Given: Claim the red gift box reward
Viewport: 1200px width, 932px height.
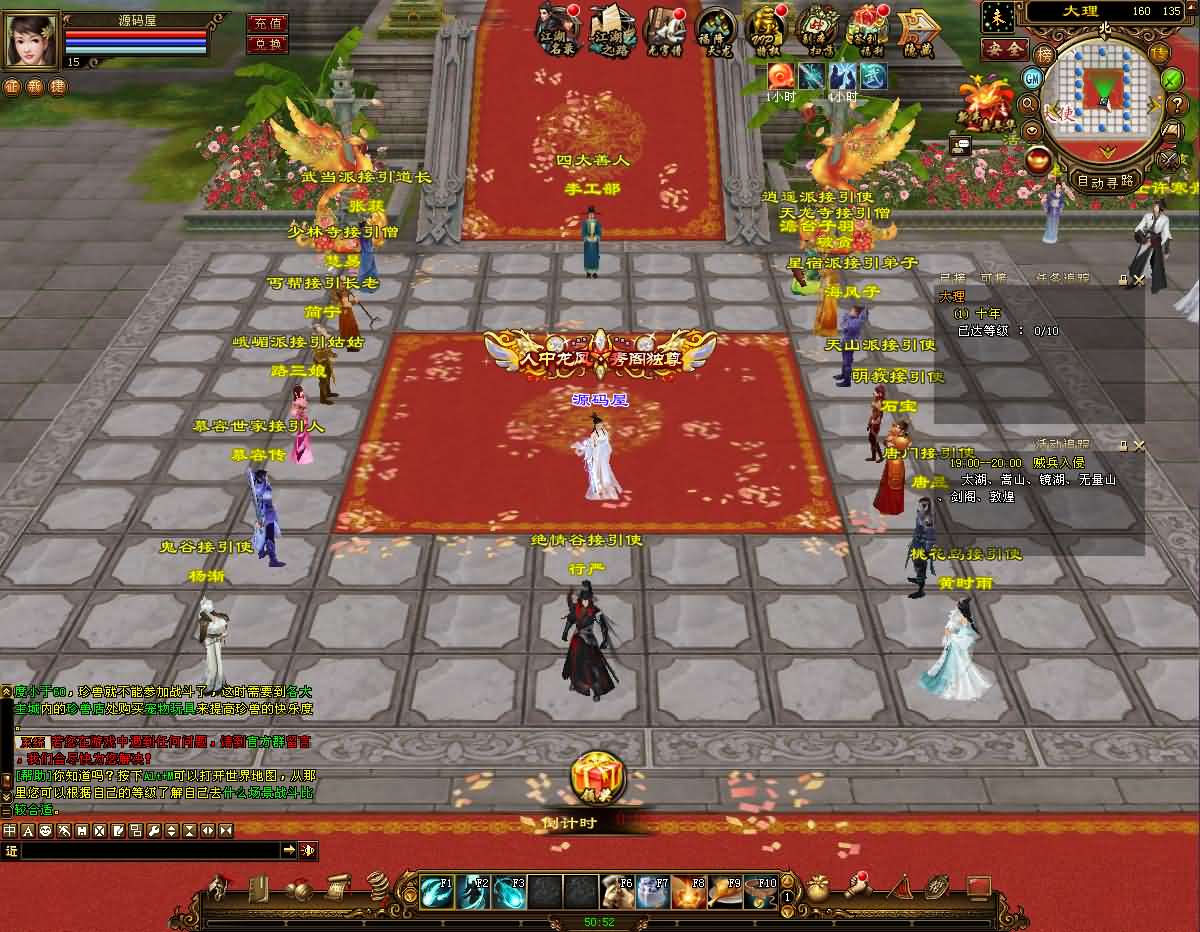Looking at the screenshot, I should [598, 778].
